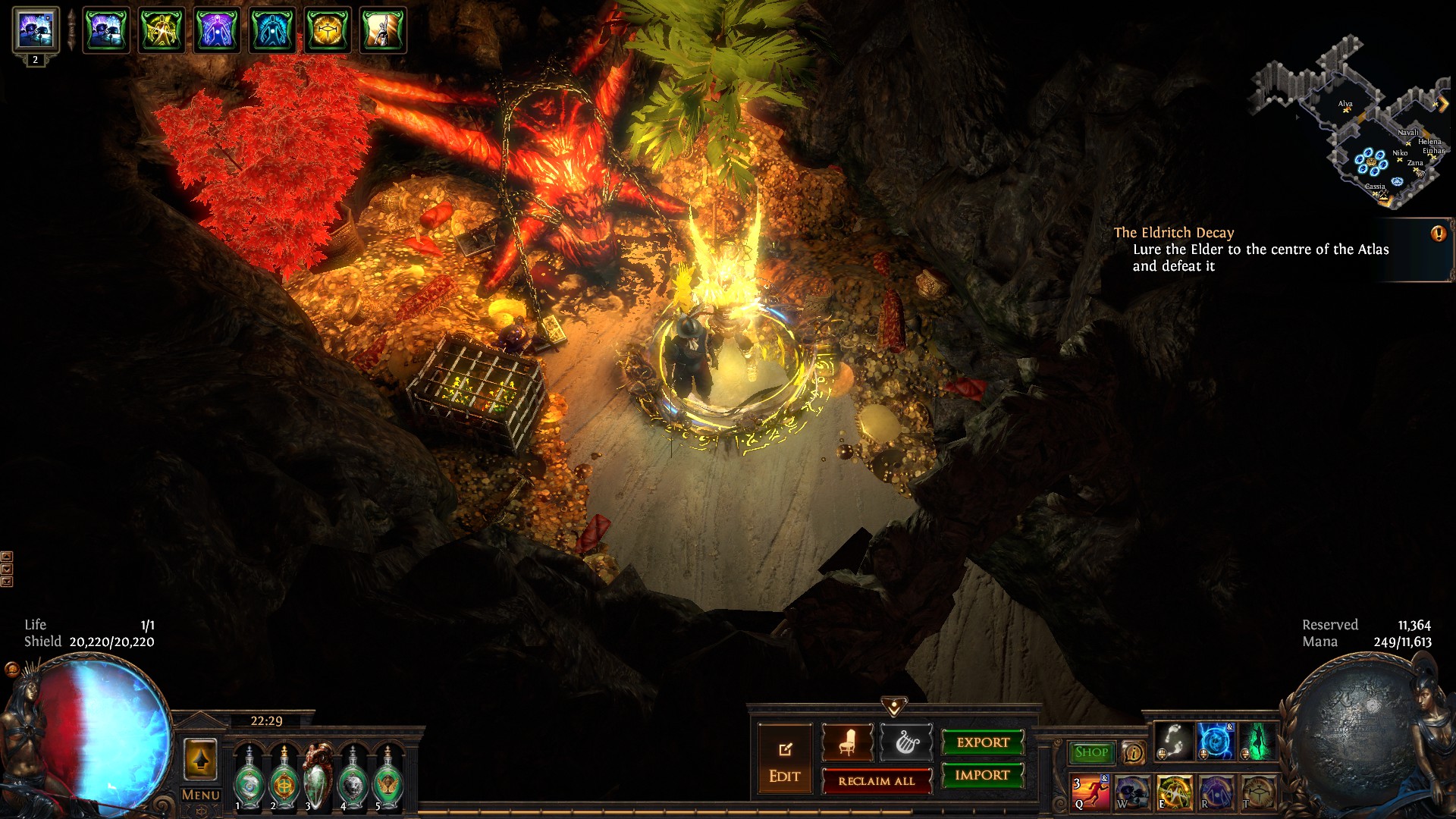
Task: Select the green glowing figure skill icon
Action: click(1258, 741)
